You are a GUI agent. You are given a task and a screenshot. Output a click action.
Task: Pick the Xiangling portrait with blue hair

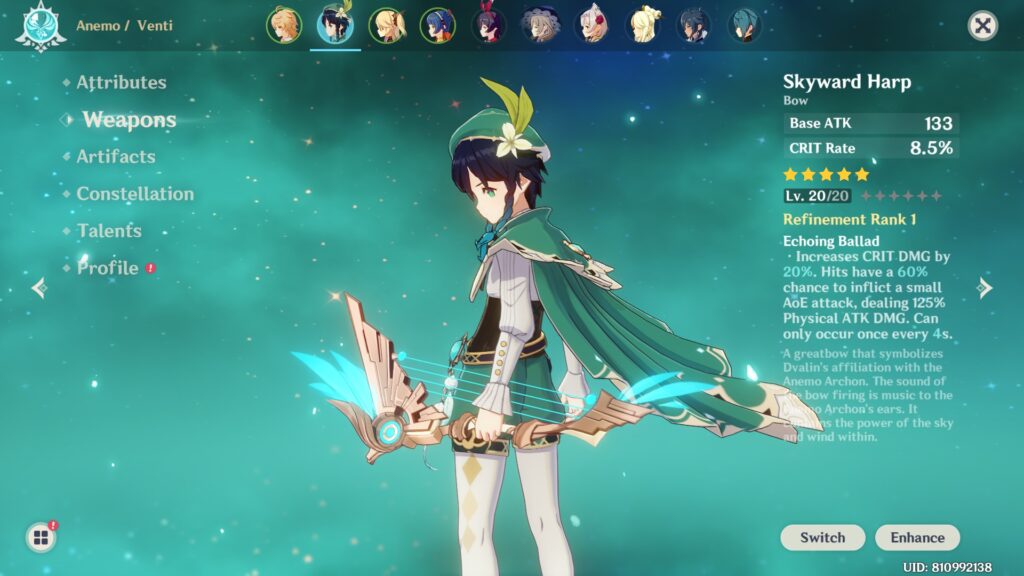(x=437, y=25)
